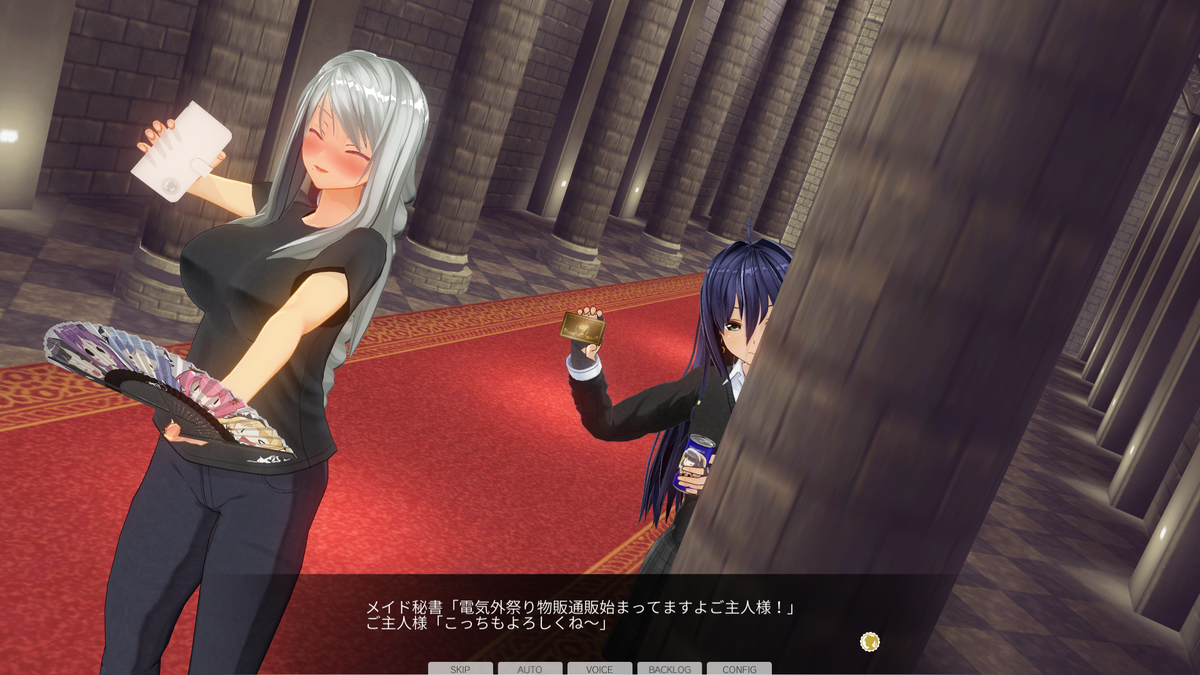Open the CONFIG settings

click(739, 668)
